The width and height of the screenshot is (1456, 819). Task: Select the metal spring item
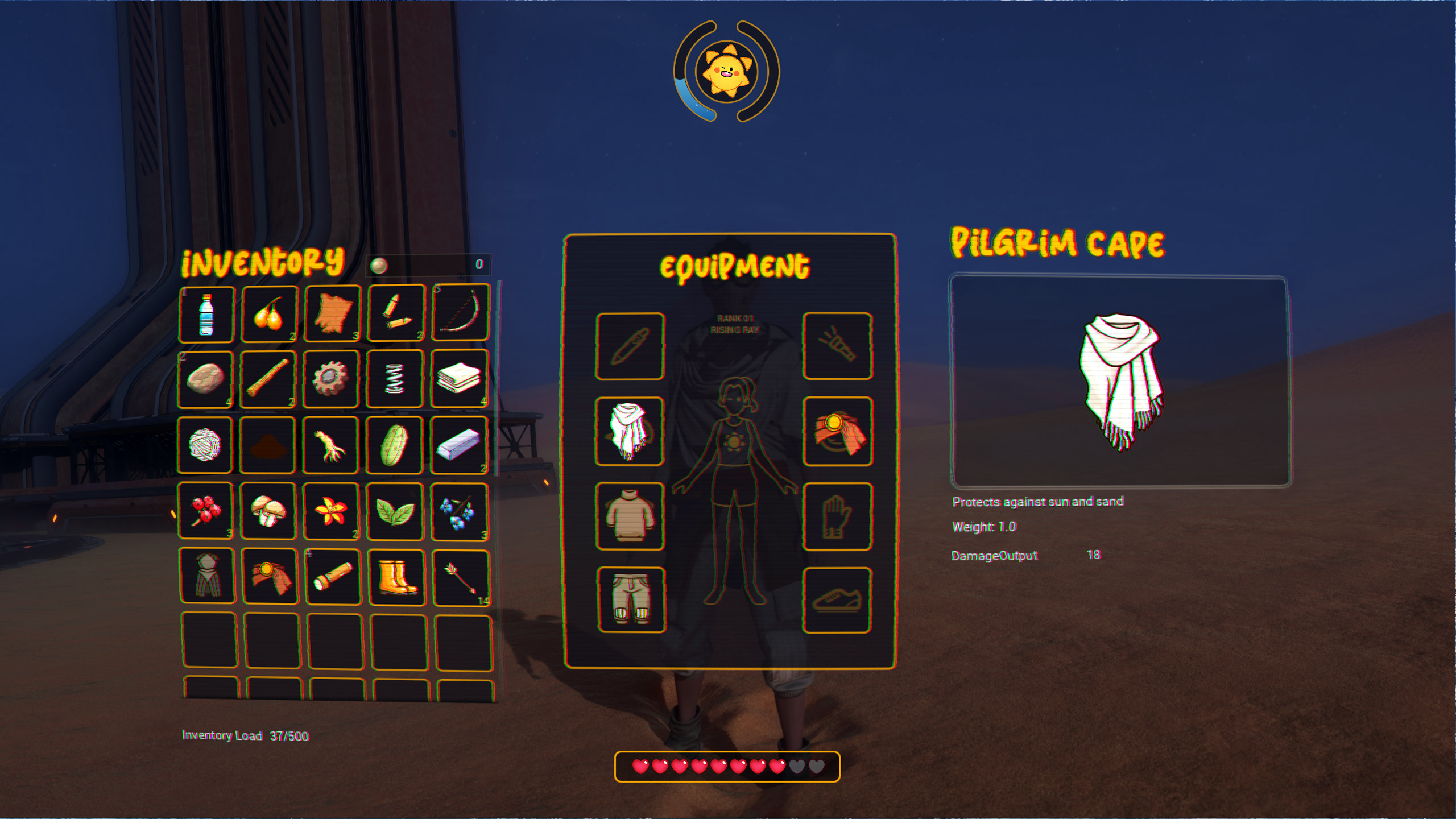click(395, 379)
